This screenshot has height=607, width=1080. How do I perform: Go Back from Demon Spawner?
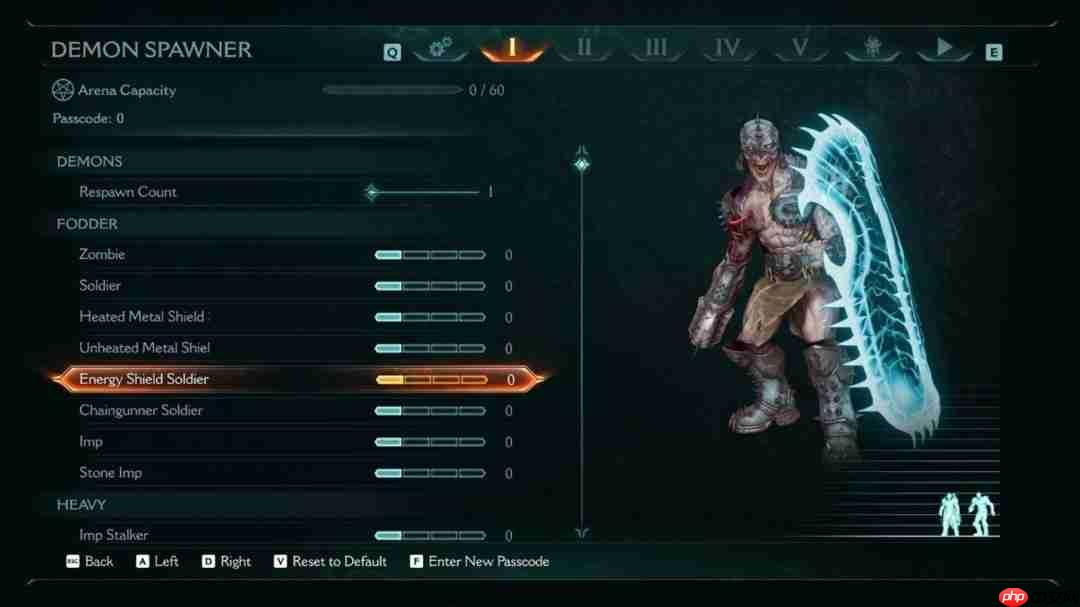(x=98, y=562)
